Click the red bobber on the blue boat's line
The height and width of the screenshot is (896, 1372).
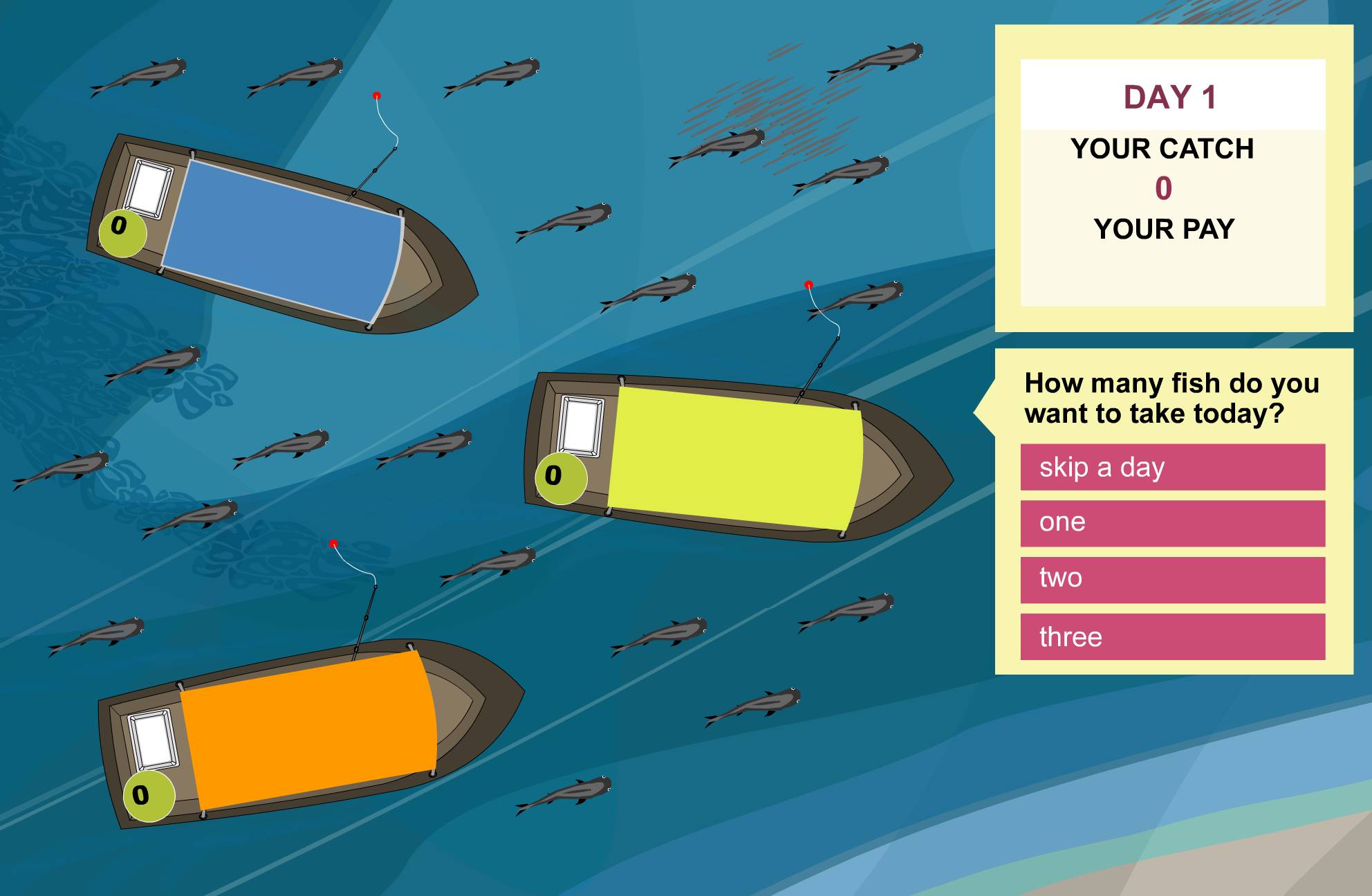click(377, 95)
